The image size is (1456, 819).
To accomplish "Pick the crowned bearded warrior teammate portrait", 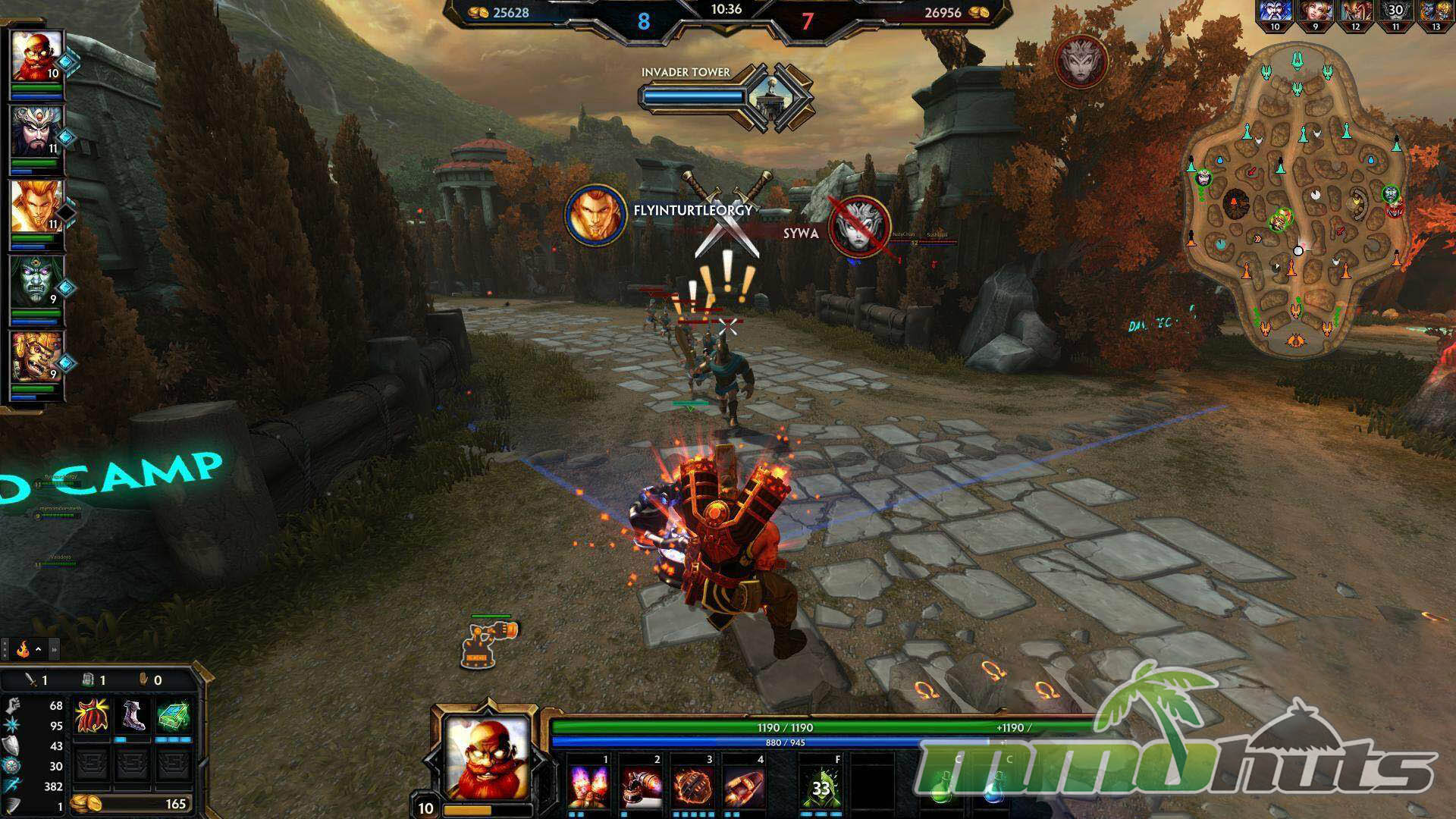I will coord(36,131).
